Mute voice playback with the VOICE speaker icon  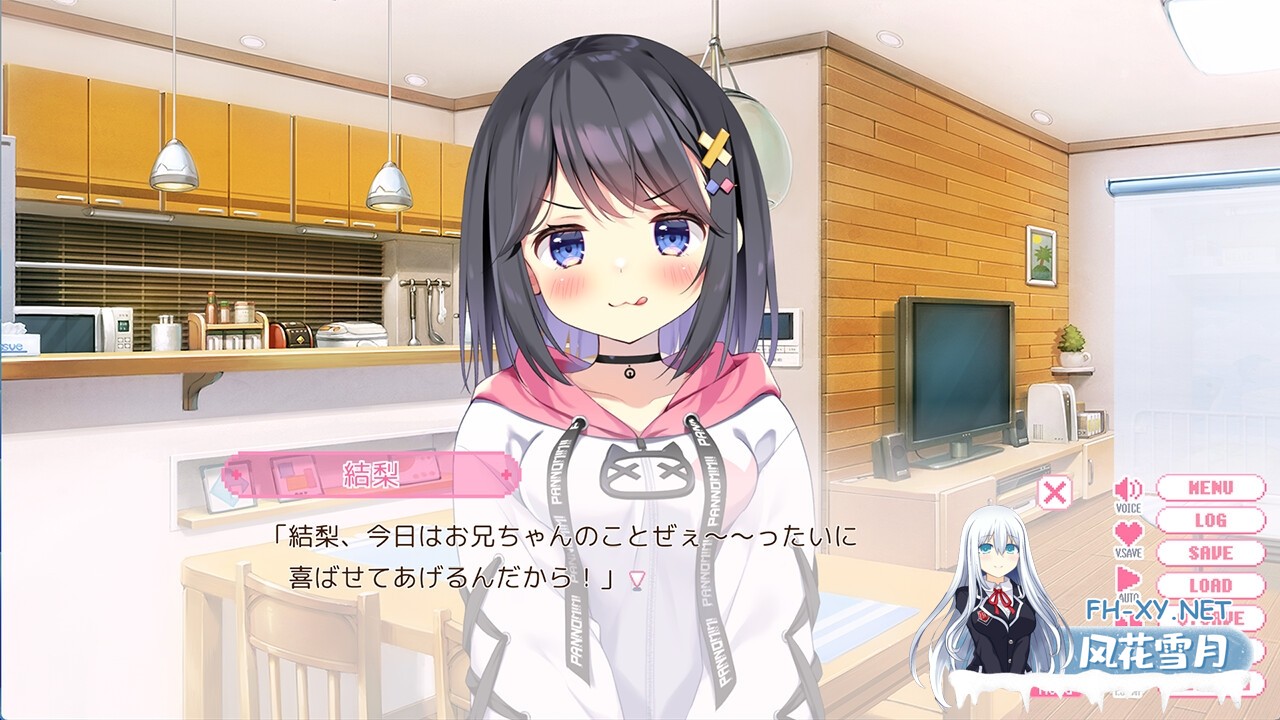(x=1127, y=491)
